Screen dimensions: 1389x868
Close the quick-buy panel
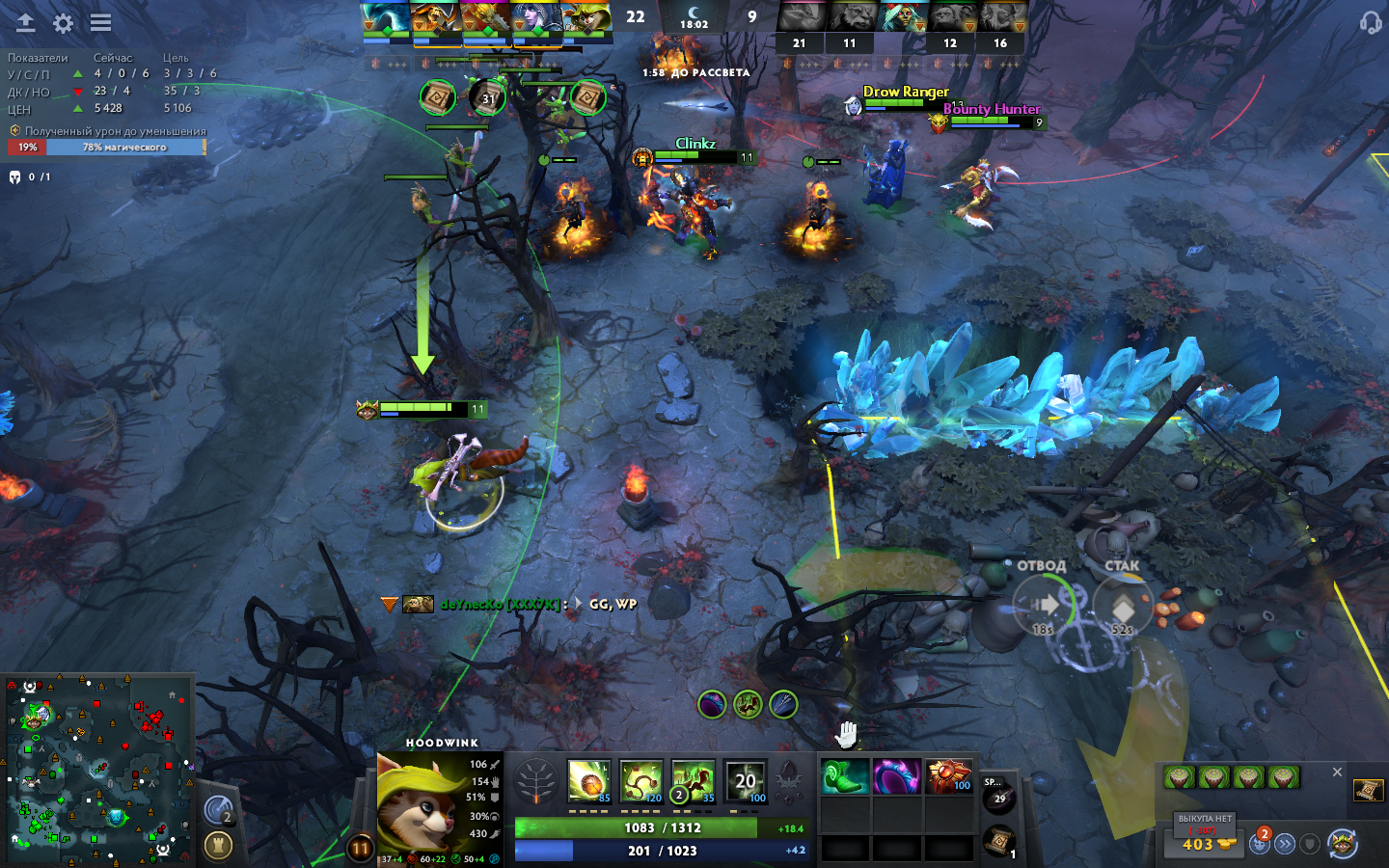[1337, 773]
